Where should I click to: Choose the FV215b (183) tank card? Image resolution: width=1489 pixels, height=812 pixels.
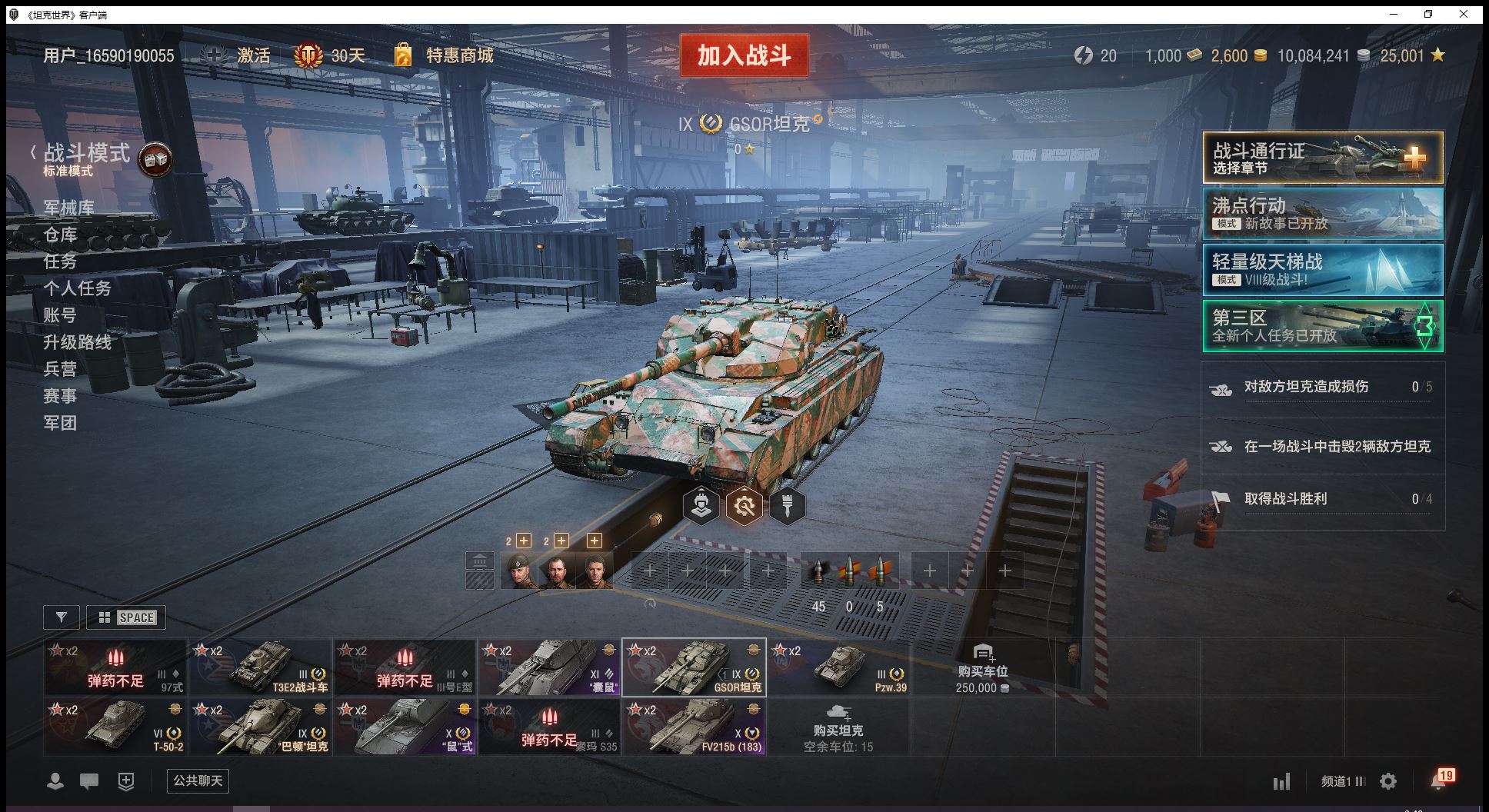tap(694, 727)
